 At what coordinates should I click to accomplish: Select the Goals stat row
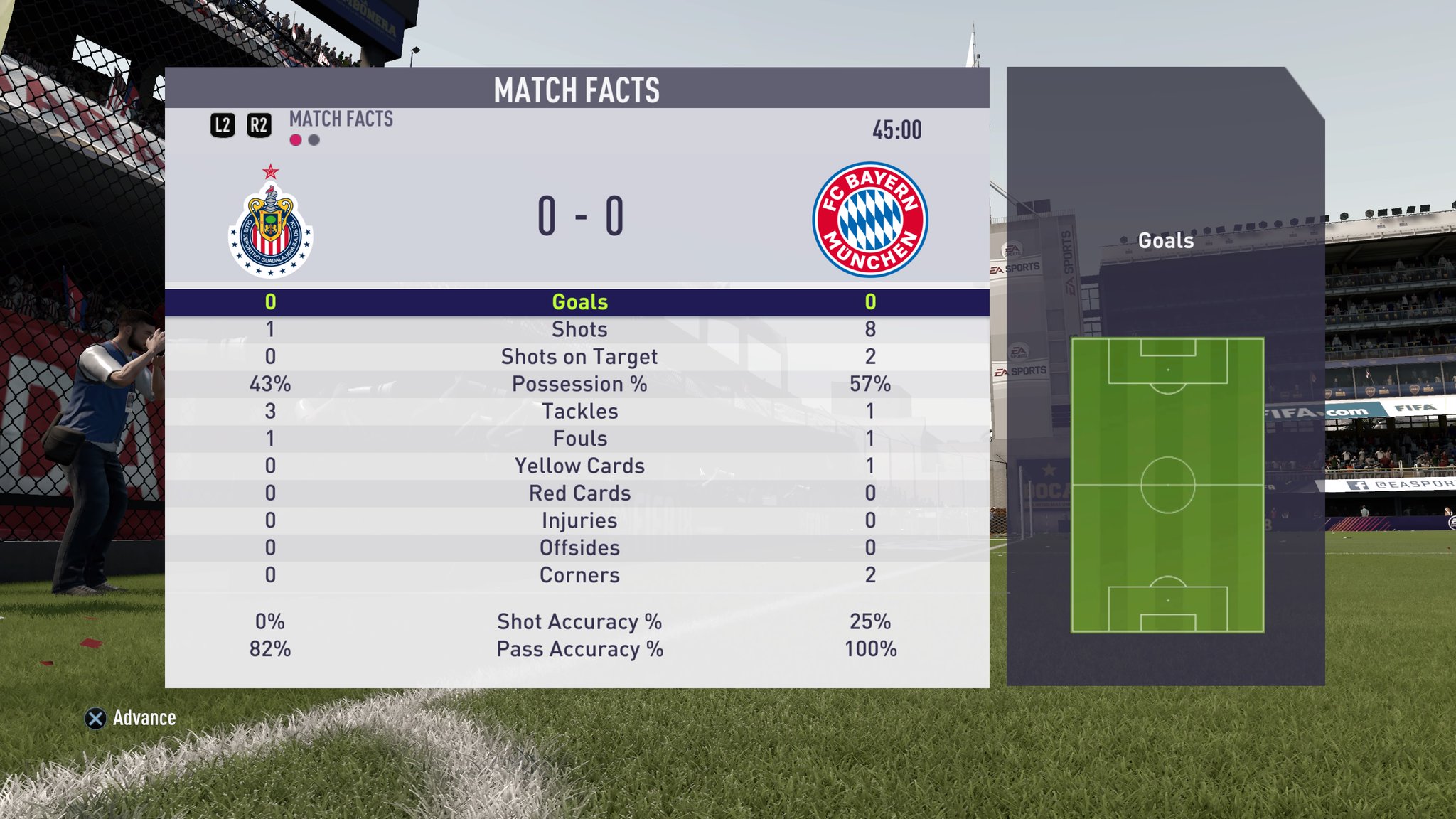click(579, 302)
